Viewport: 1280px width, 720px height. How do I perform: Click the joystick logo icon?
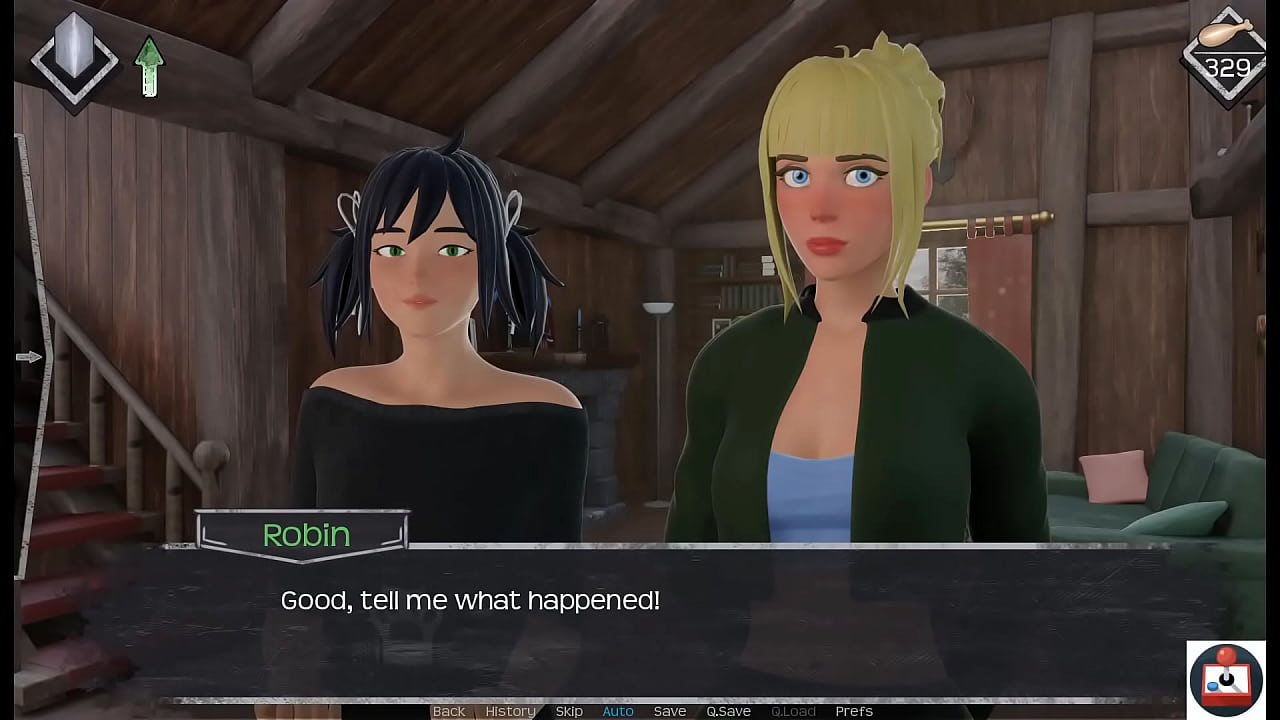1225,678
